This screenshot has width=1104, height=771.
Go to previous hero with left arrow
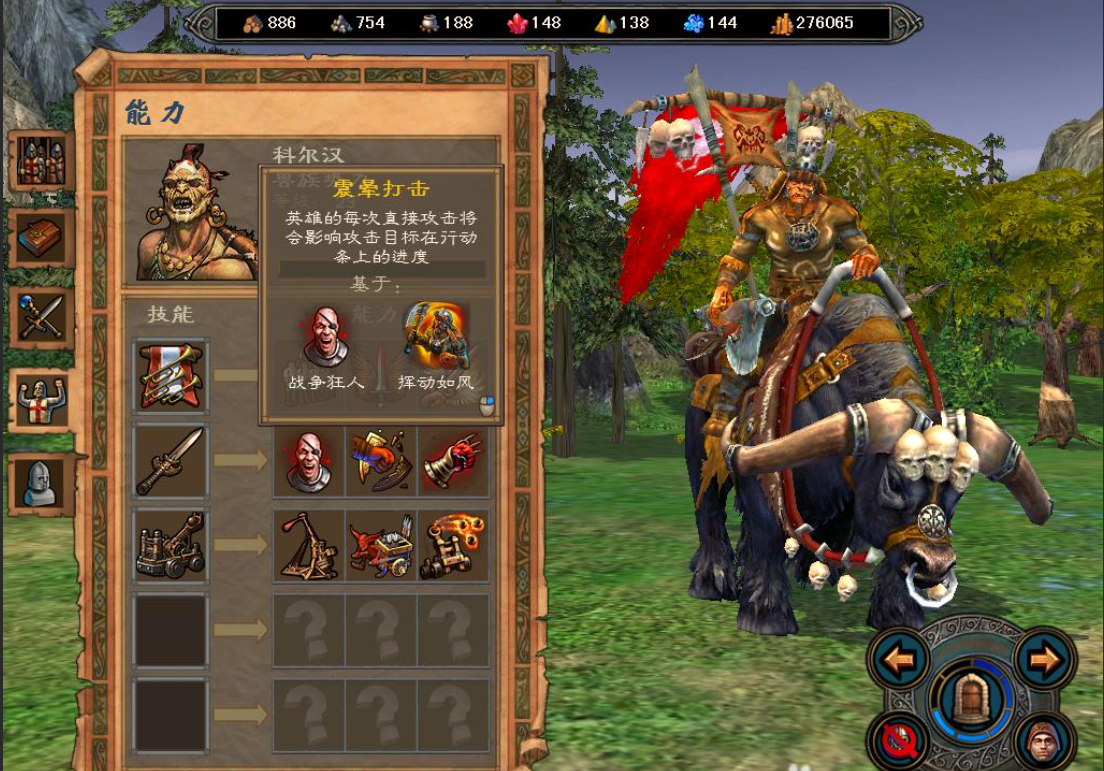point(900,659)
